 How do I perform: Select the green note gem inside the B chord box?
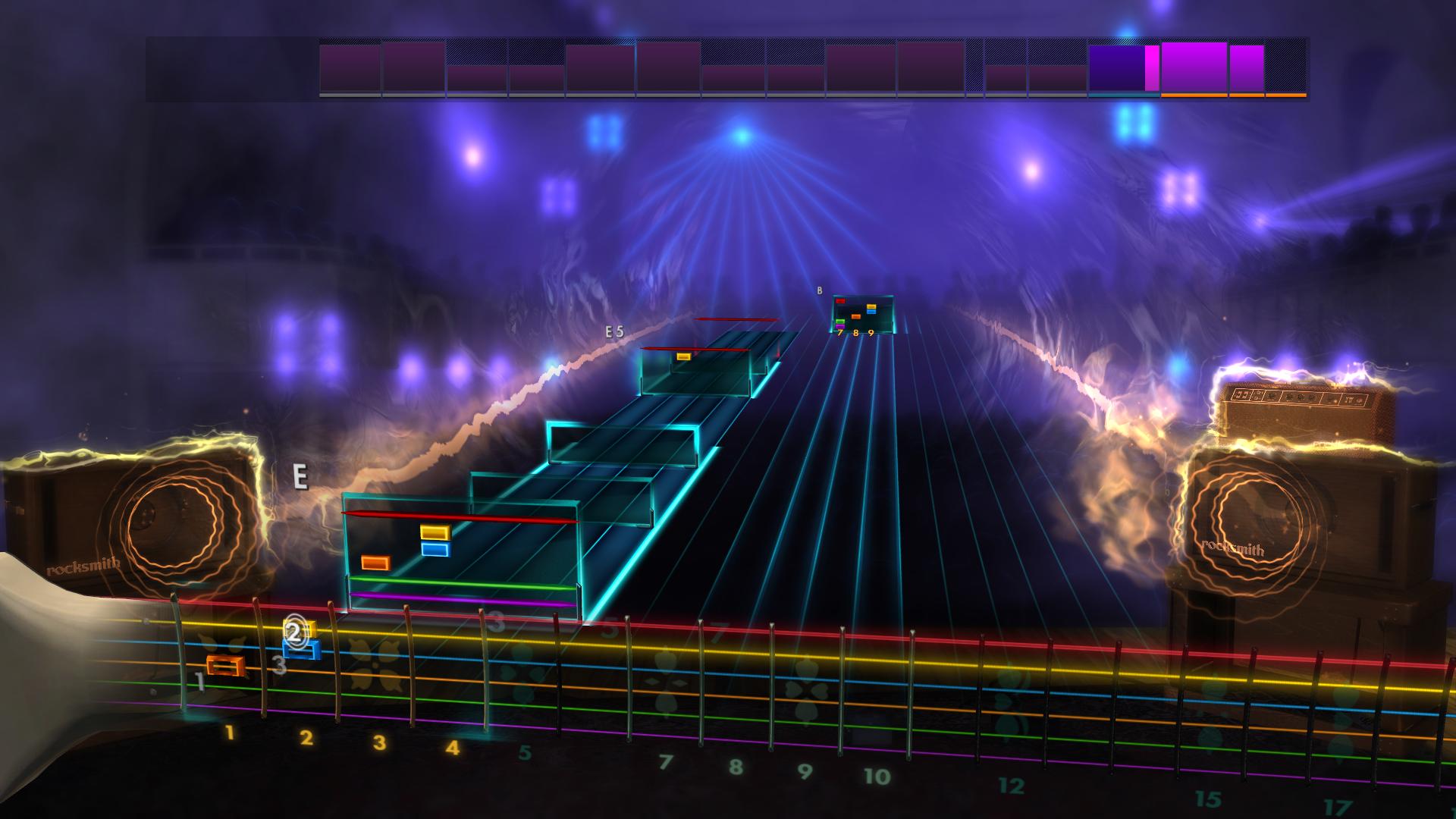[x=840, y=322]
